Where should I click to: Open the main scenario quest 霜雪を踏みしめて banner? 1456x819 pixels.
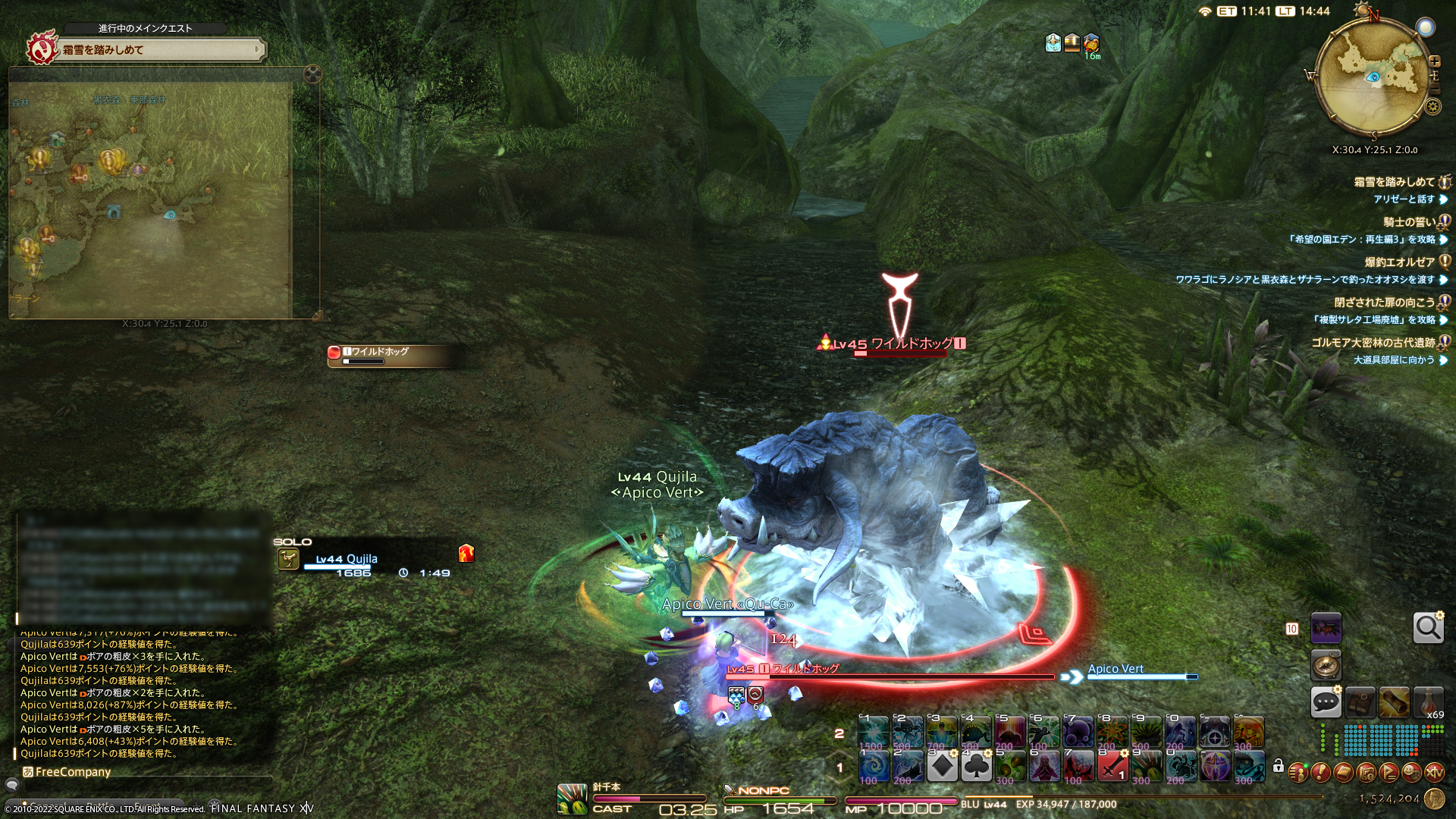click(159, 50)
